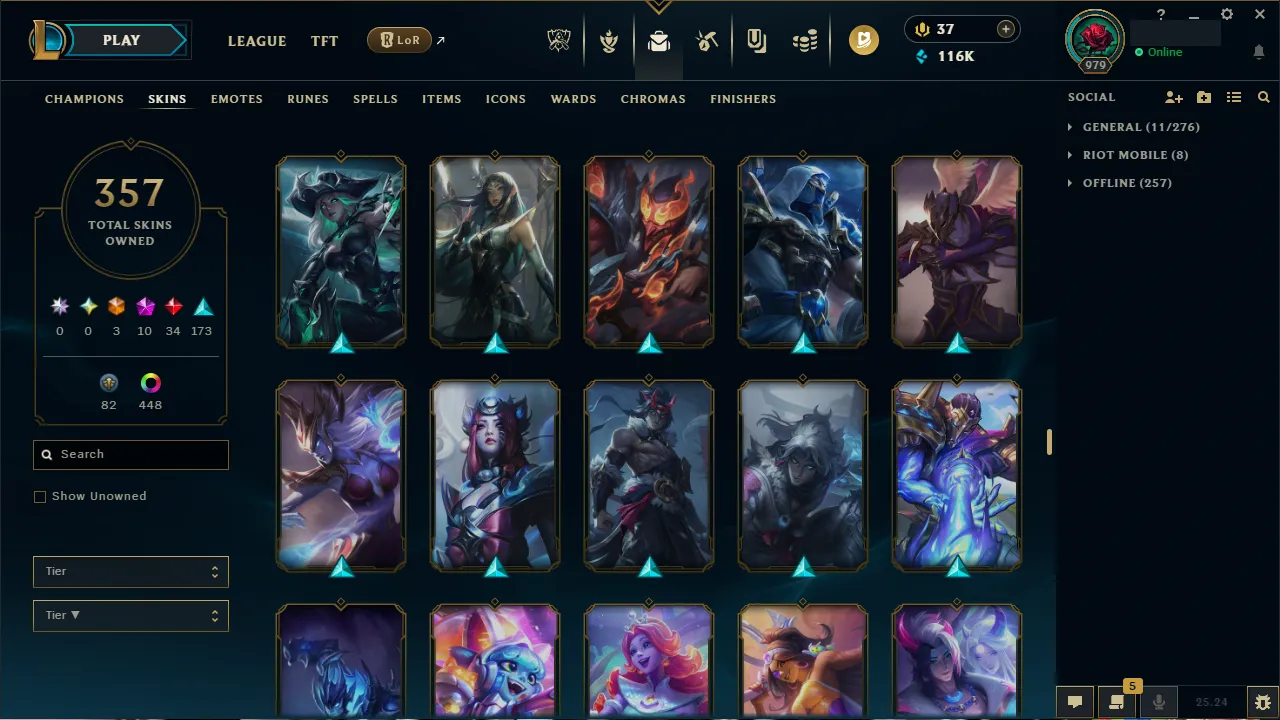Open the event pickaxe icon
This screenshot has width=1280, height=720.
click(706, 40)
